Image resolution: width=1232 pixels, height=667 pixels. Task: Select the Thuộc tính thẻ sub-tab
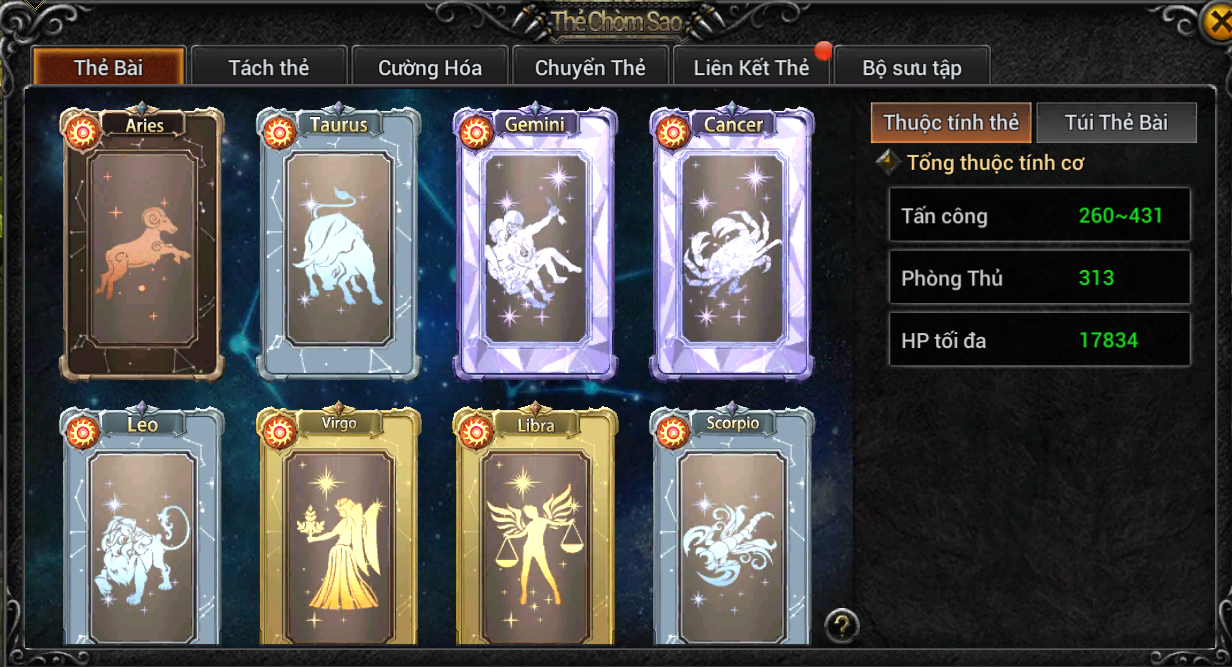951,123
